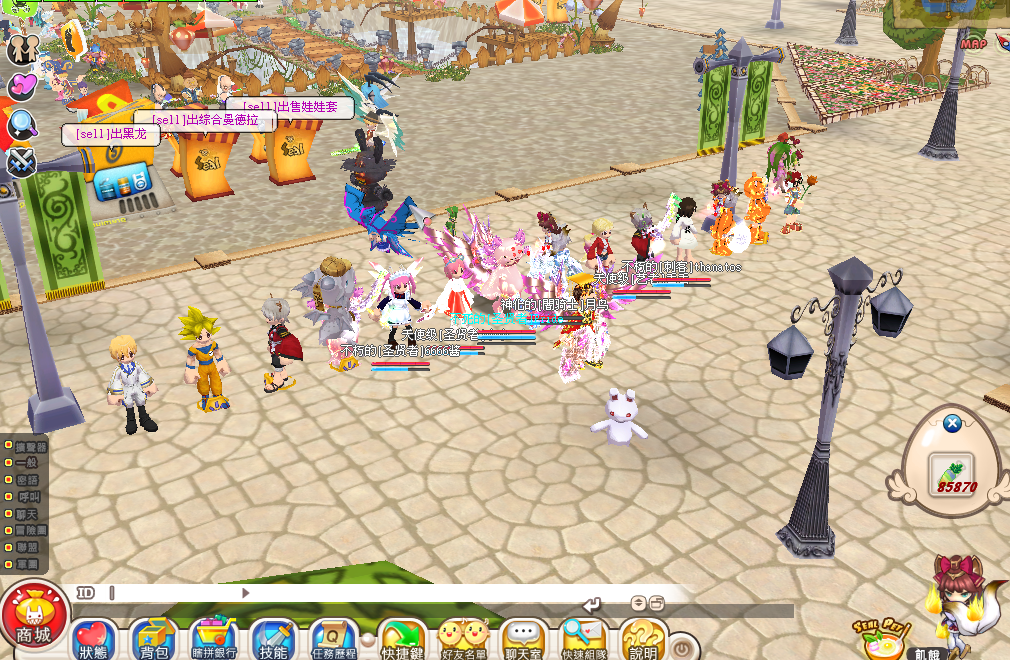Open the 背包 inventory bag
Viewport: 1010px width, 660px height.
[x=153, y=640]
